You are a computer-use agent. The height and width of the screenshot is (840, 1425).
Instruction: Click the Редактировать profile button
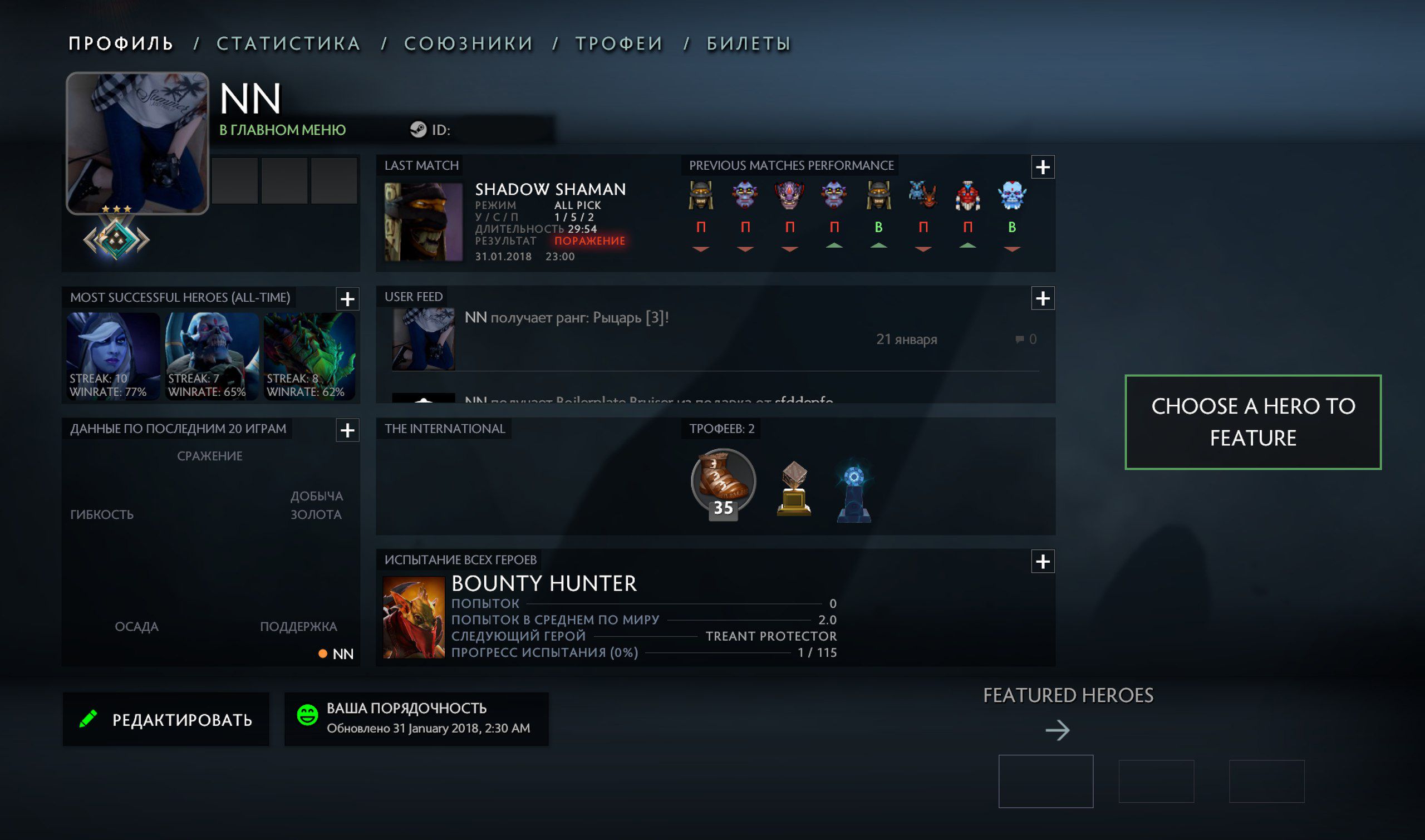166,719
